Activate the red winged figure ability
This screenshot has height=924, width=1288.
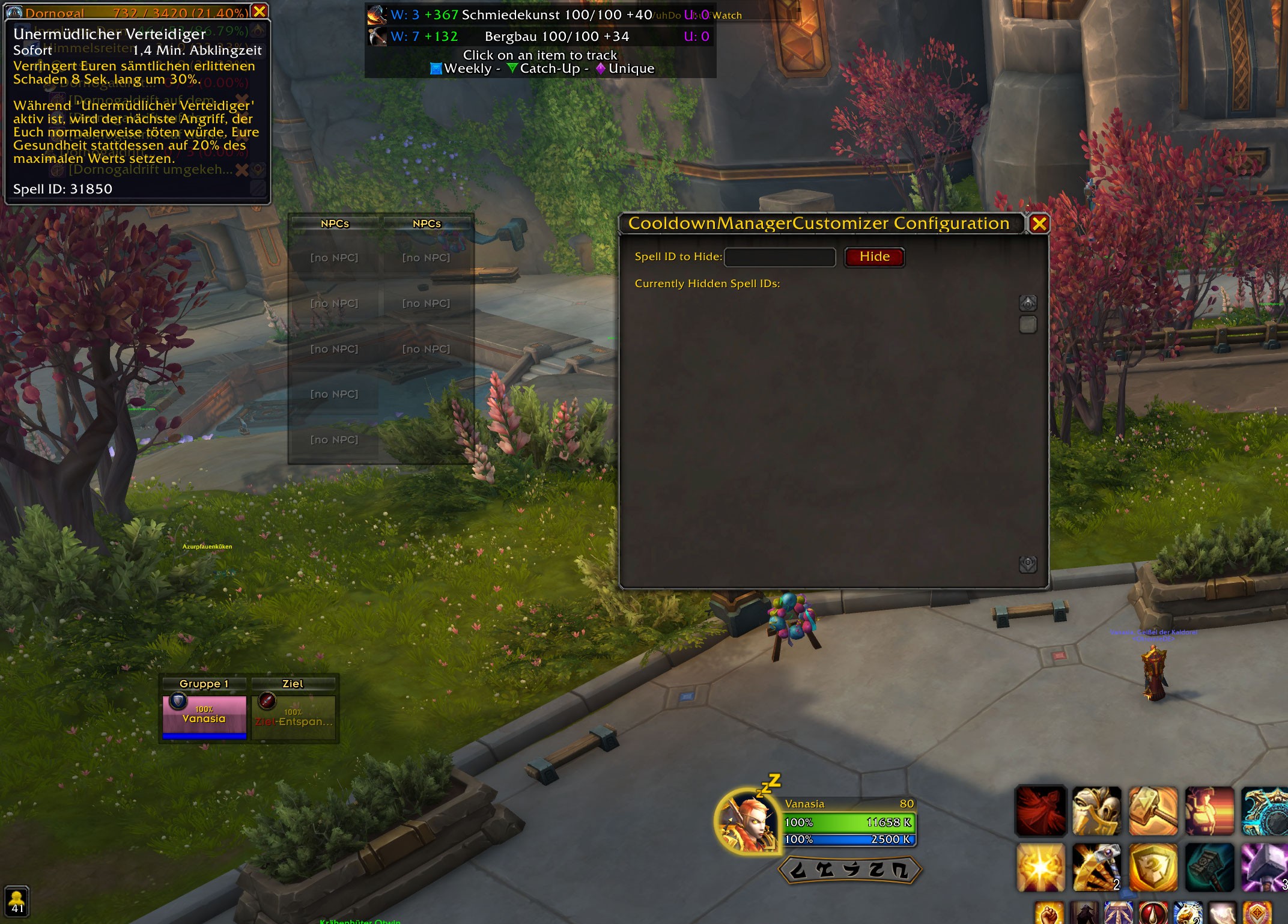tap(1040, 811)
